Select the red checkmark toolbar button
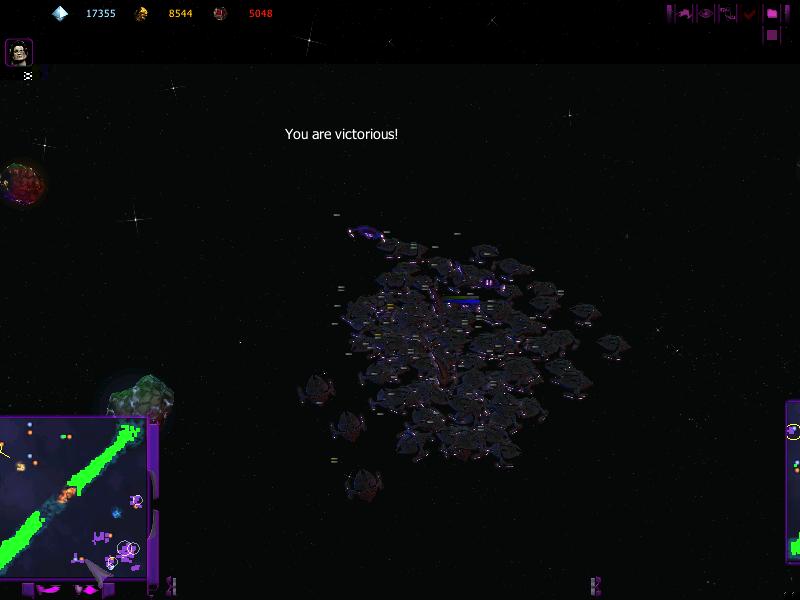This screenshot has width=800, height=600. pos(750,14)
